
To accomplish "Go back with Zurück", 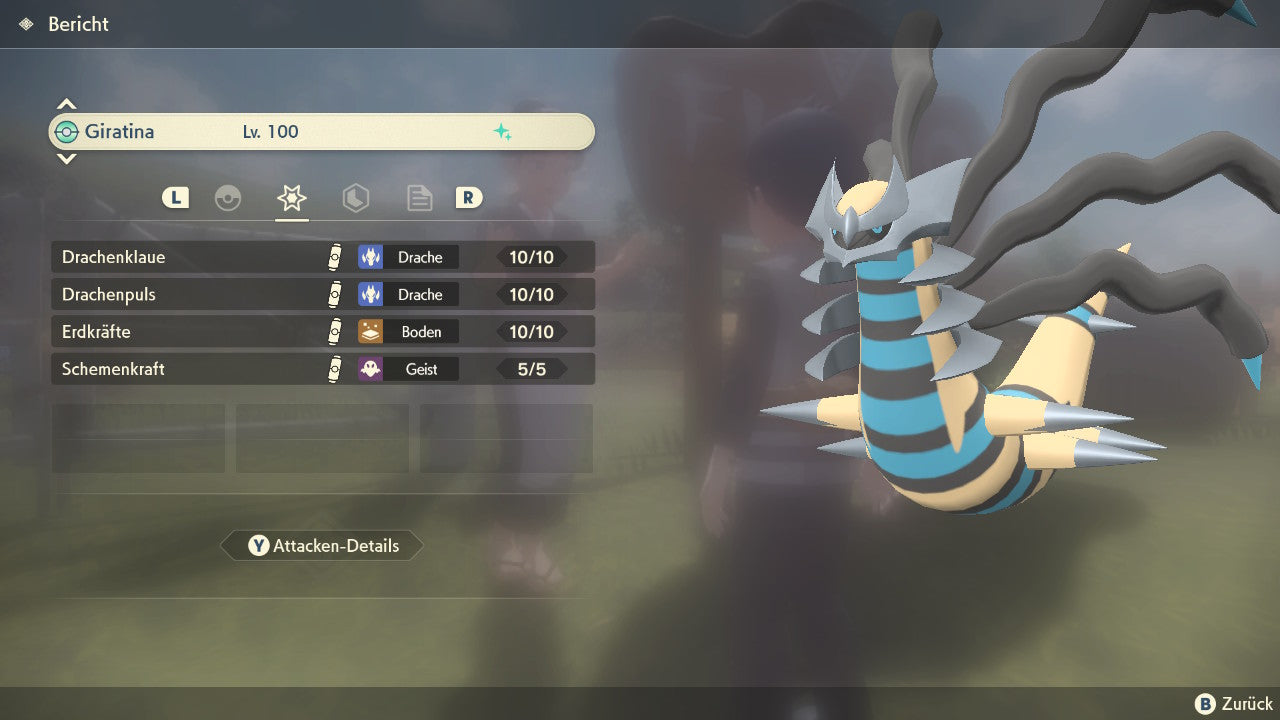I will 1234,704.
